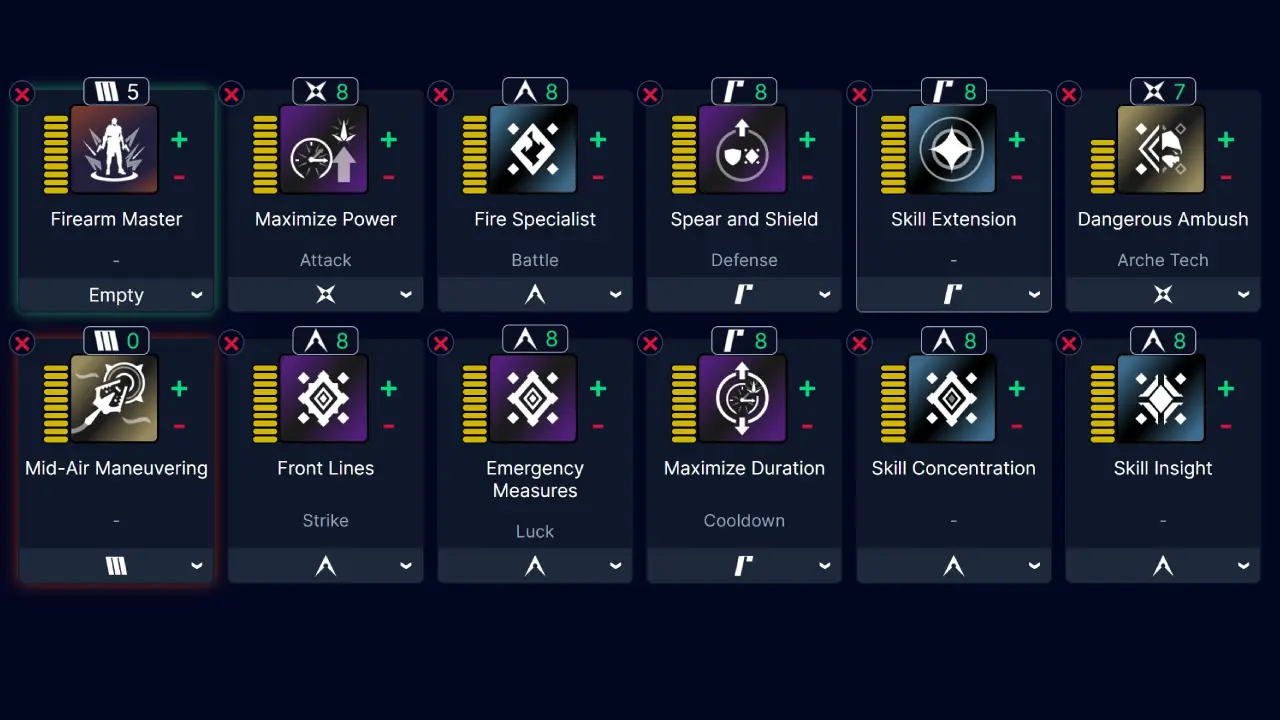Click the Mid-Air Maneuvering module icon
The width and height of the screenshot is (1280, 720).
tap(116, 399)
